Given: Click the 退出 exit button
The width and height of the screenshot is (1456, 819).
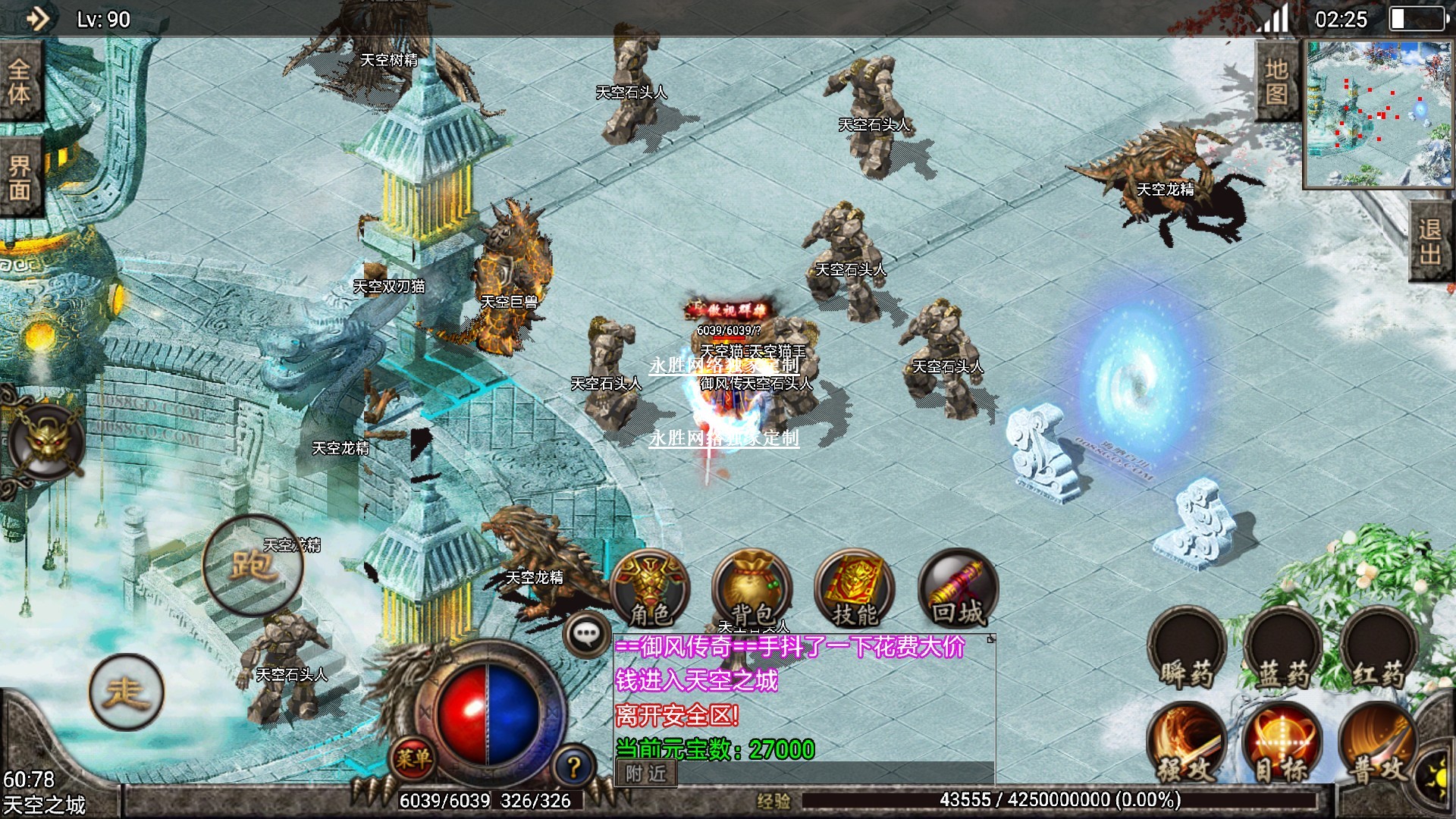Looking at the screenshot, I should click(1430, 241).
